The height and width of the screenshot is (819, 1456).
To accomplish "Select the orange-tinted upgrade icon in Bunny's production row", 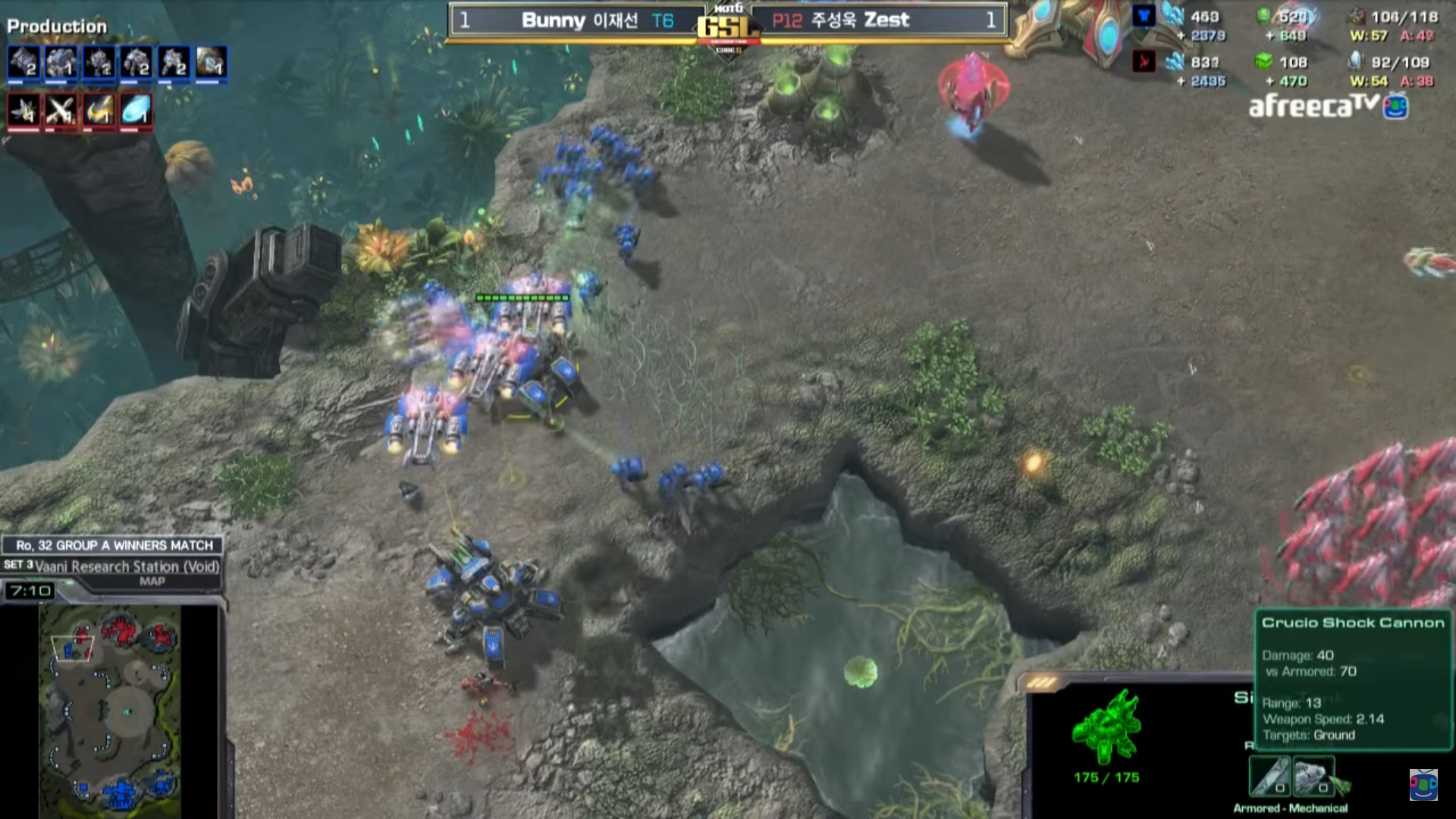I will pyautogui.click(x=212, y=63).
